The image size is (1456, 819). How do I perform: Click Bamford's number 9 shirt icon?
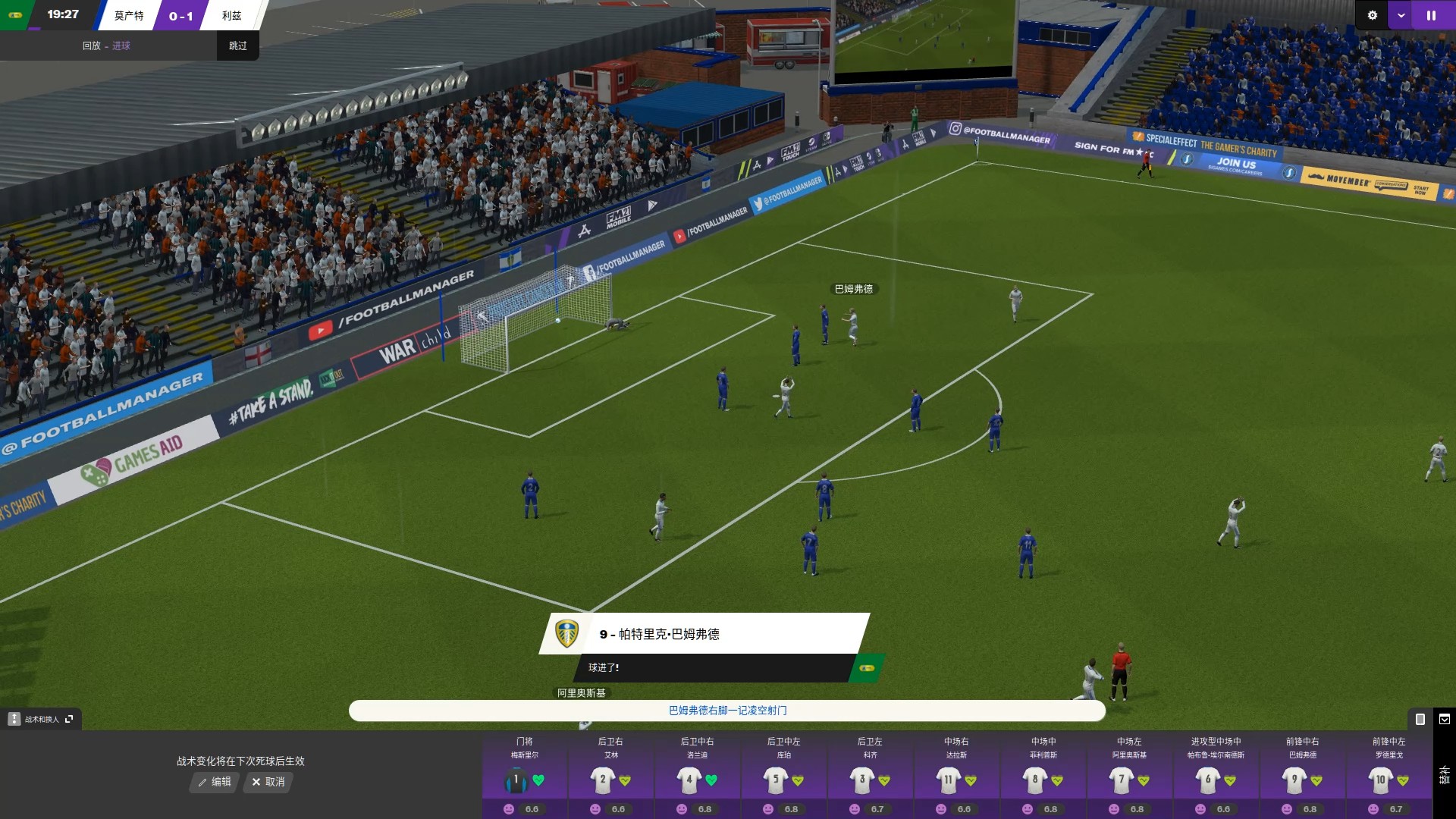(x=1296, y=778)
